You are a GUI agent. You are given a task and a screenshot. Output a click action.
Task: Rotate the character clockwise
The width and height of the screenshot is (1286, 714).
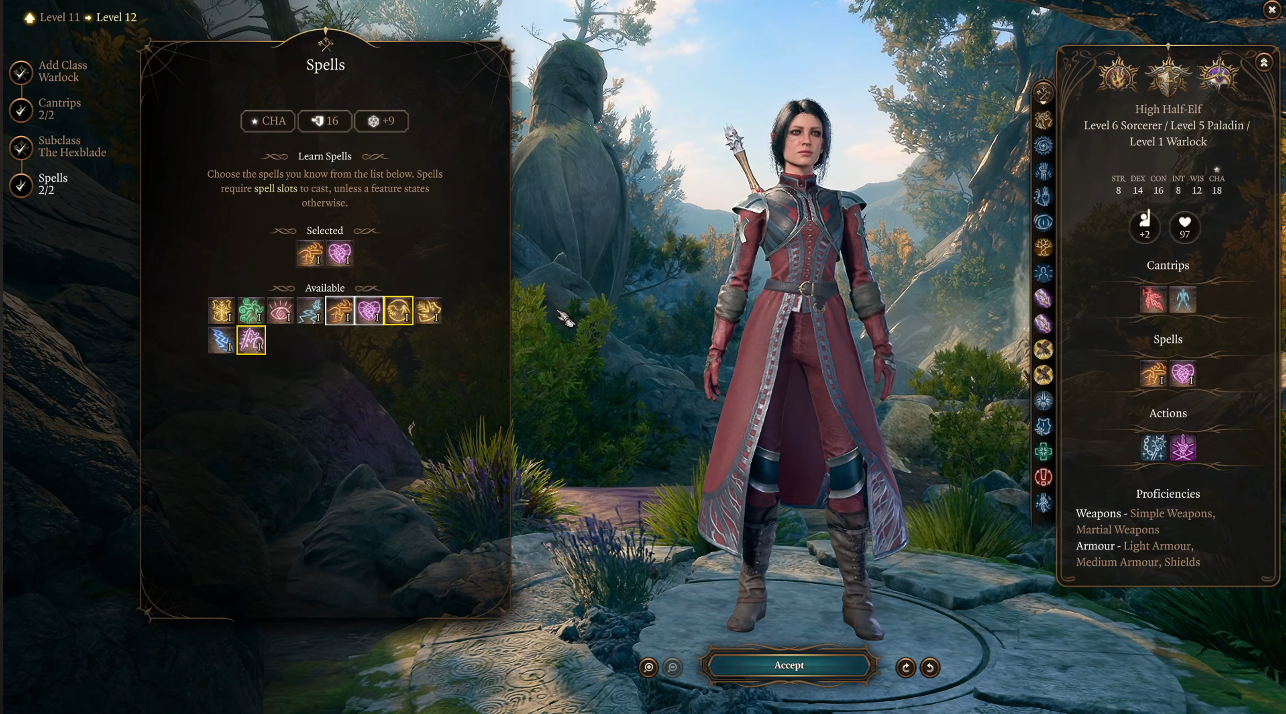click(x=906, y=667)
